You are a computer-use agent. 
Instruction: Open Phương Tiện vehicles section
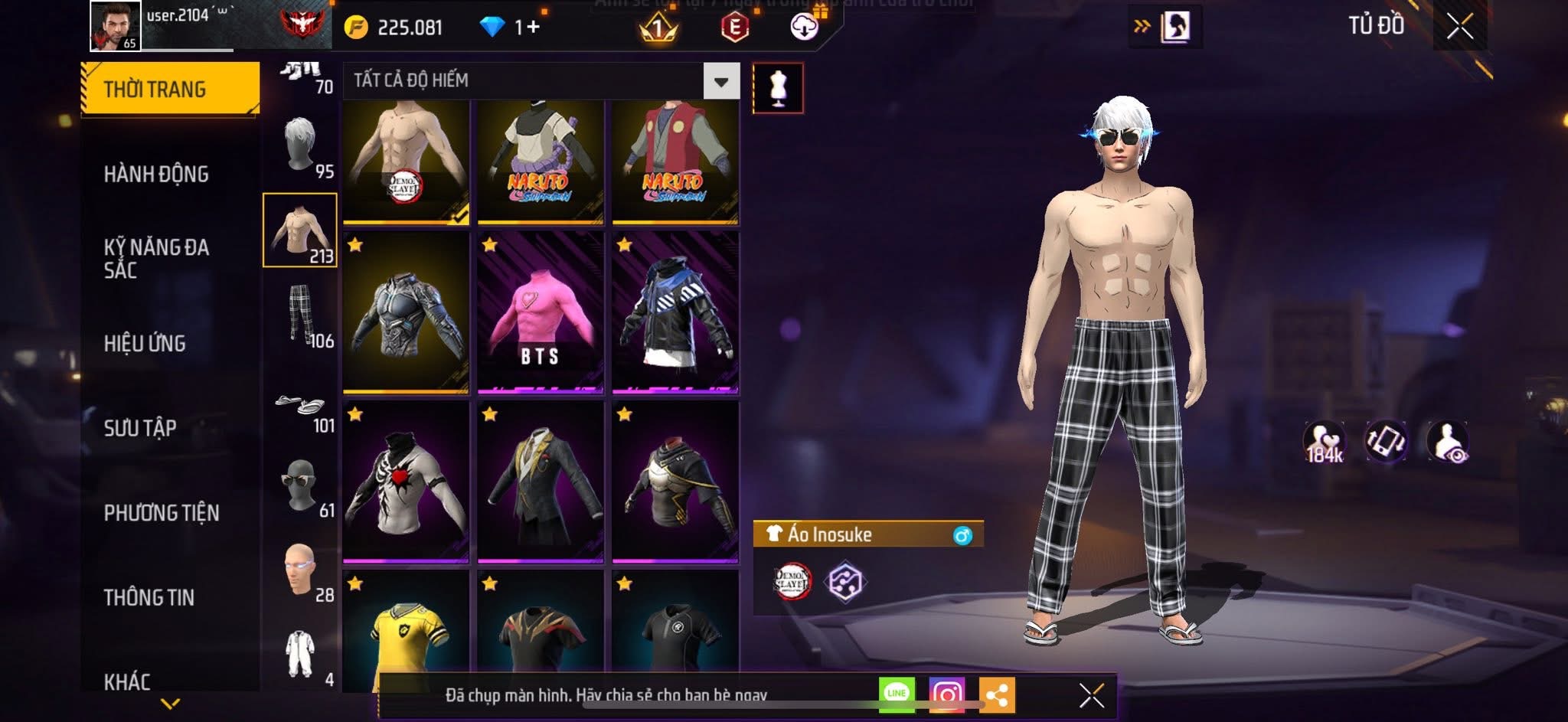(162, 512)
